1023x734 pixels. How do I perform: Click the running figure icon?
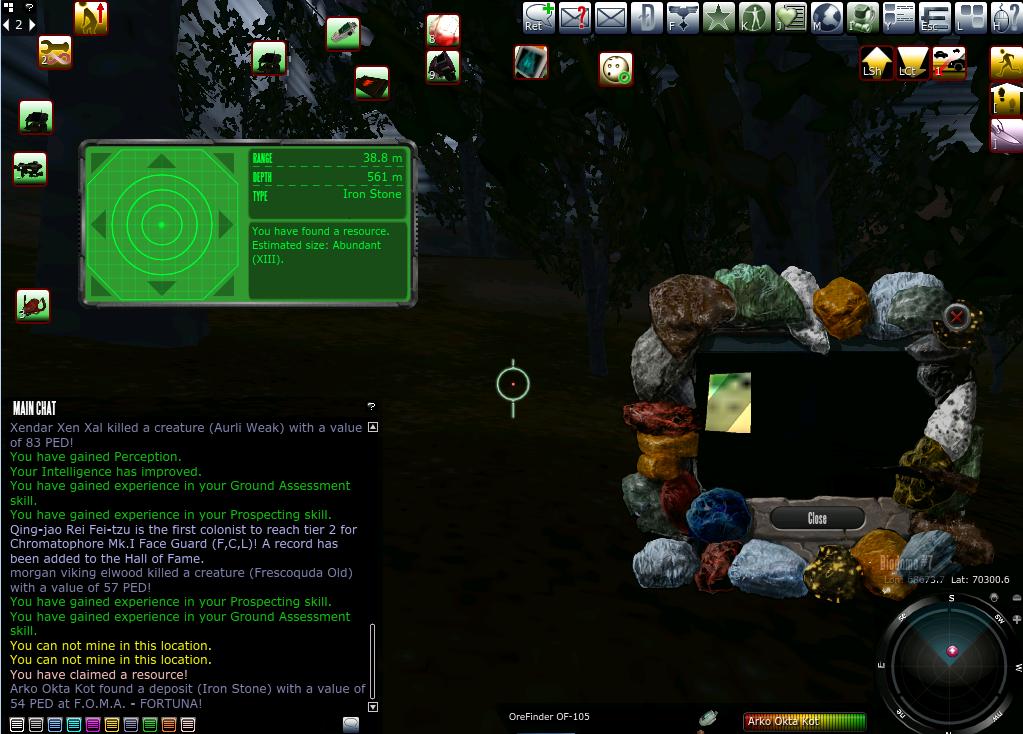pos(1006,62)
